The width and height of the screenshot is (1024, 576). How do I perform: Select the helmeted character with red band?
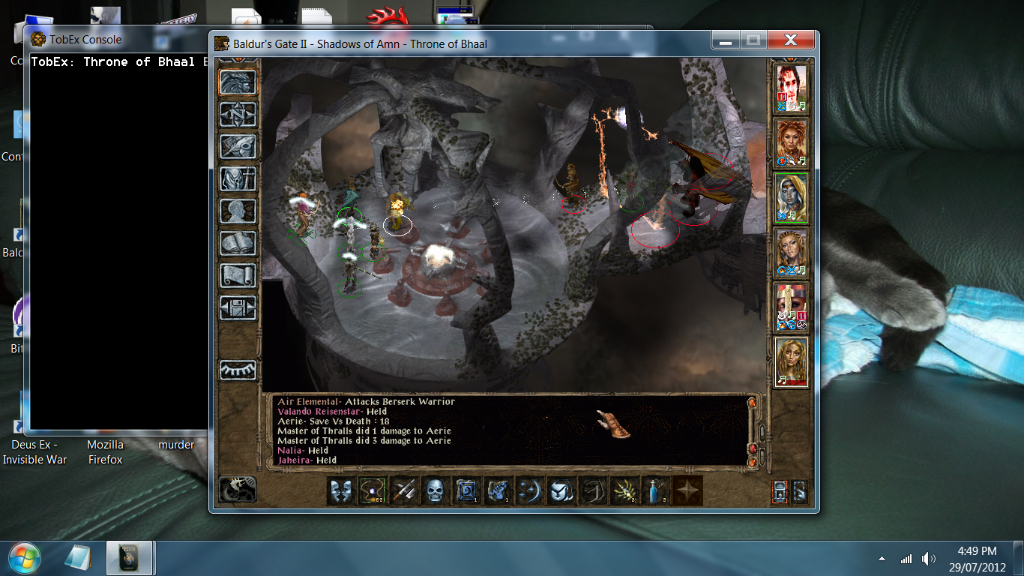coord(791,306)
